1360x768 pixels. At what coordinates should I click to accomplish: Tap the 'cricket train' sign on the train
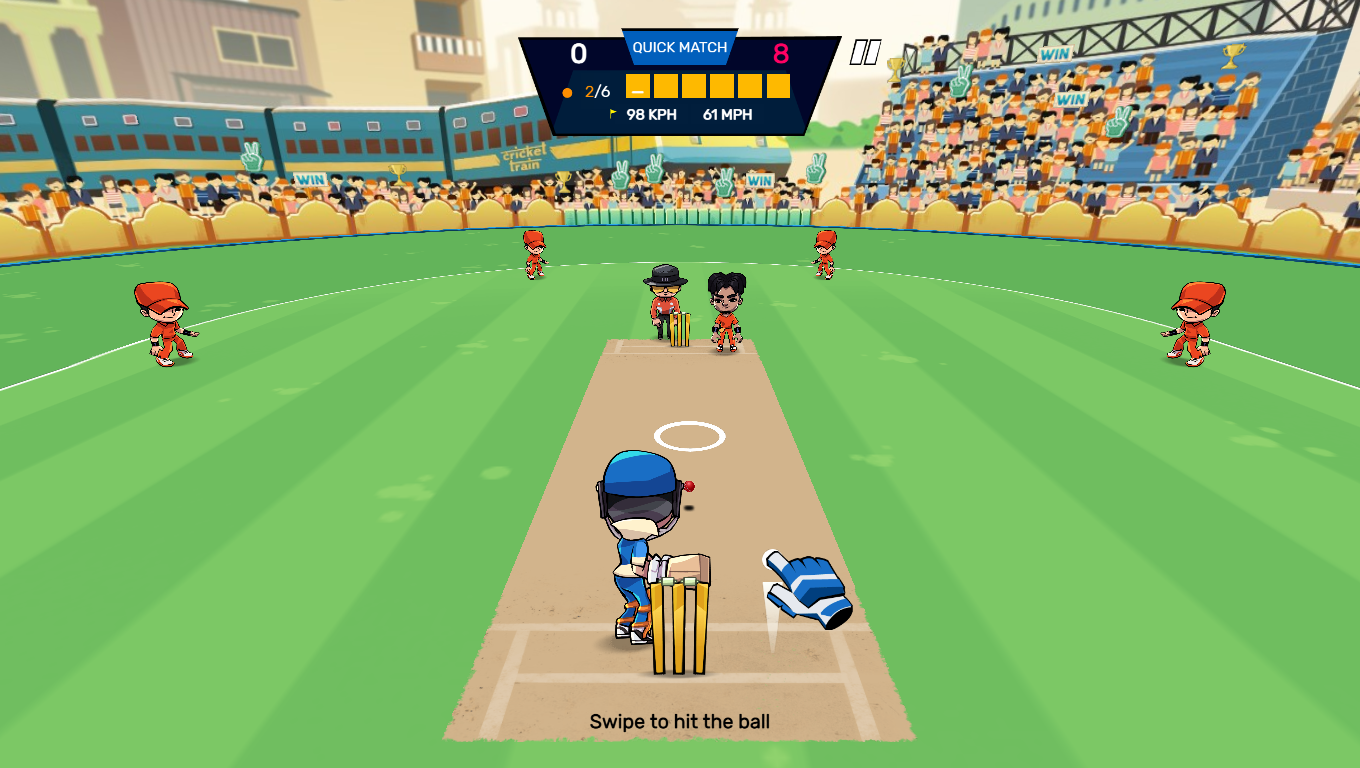coord(523,158)
